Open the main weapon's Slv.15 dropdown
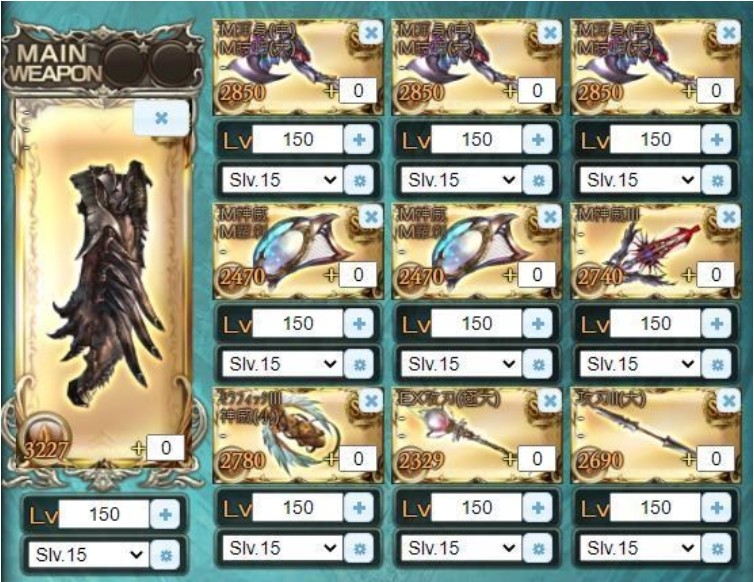This screenshot has width=754, height=582. 87,554
